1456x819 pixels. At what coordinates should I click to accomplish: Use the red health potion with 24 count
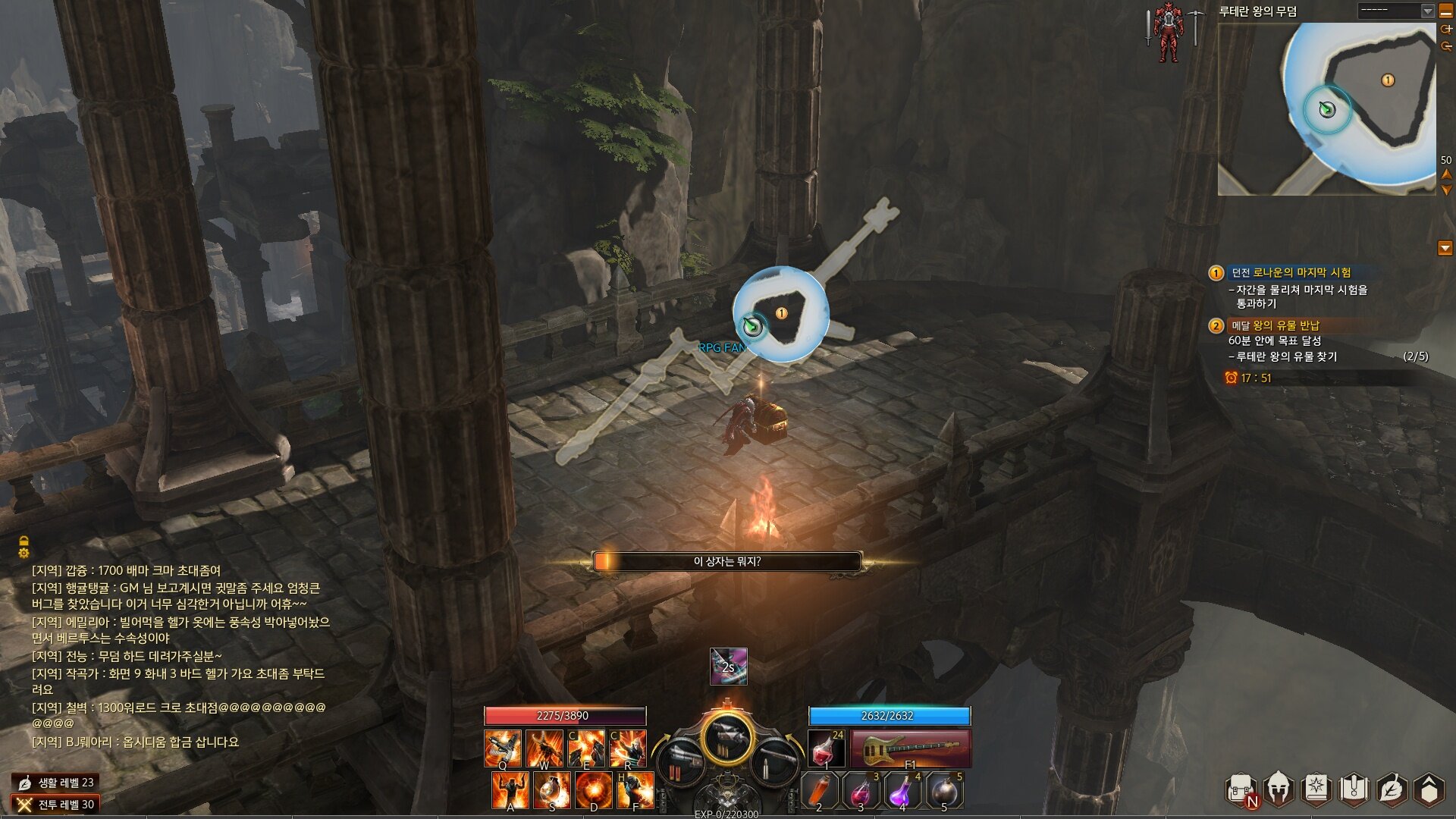(x=826, y=748)
